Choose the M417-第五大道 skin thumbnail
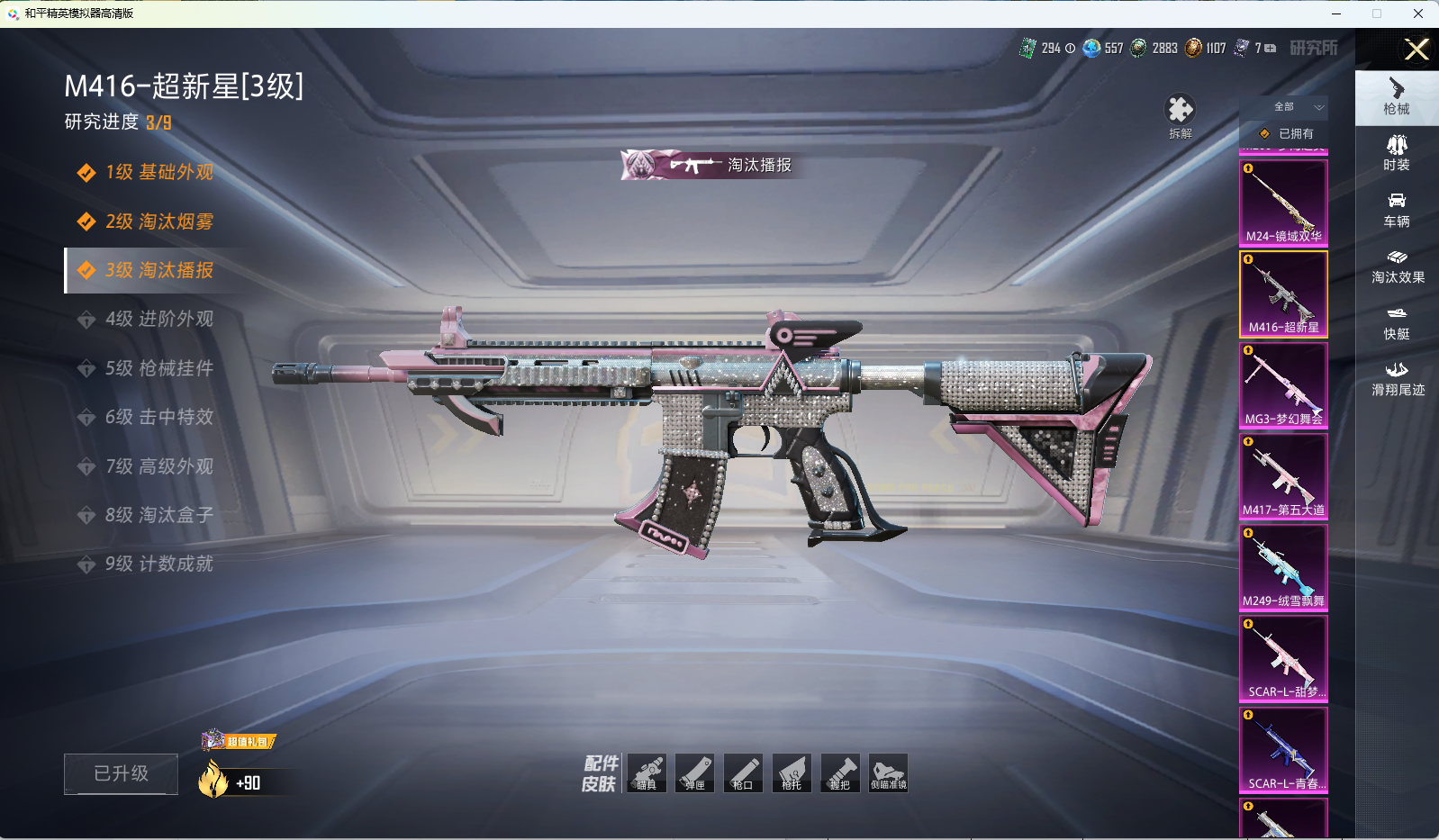Screen dimensions: 1439x840 (x=1283, y=476)
